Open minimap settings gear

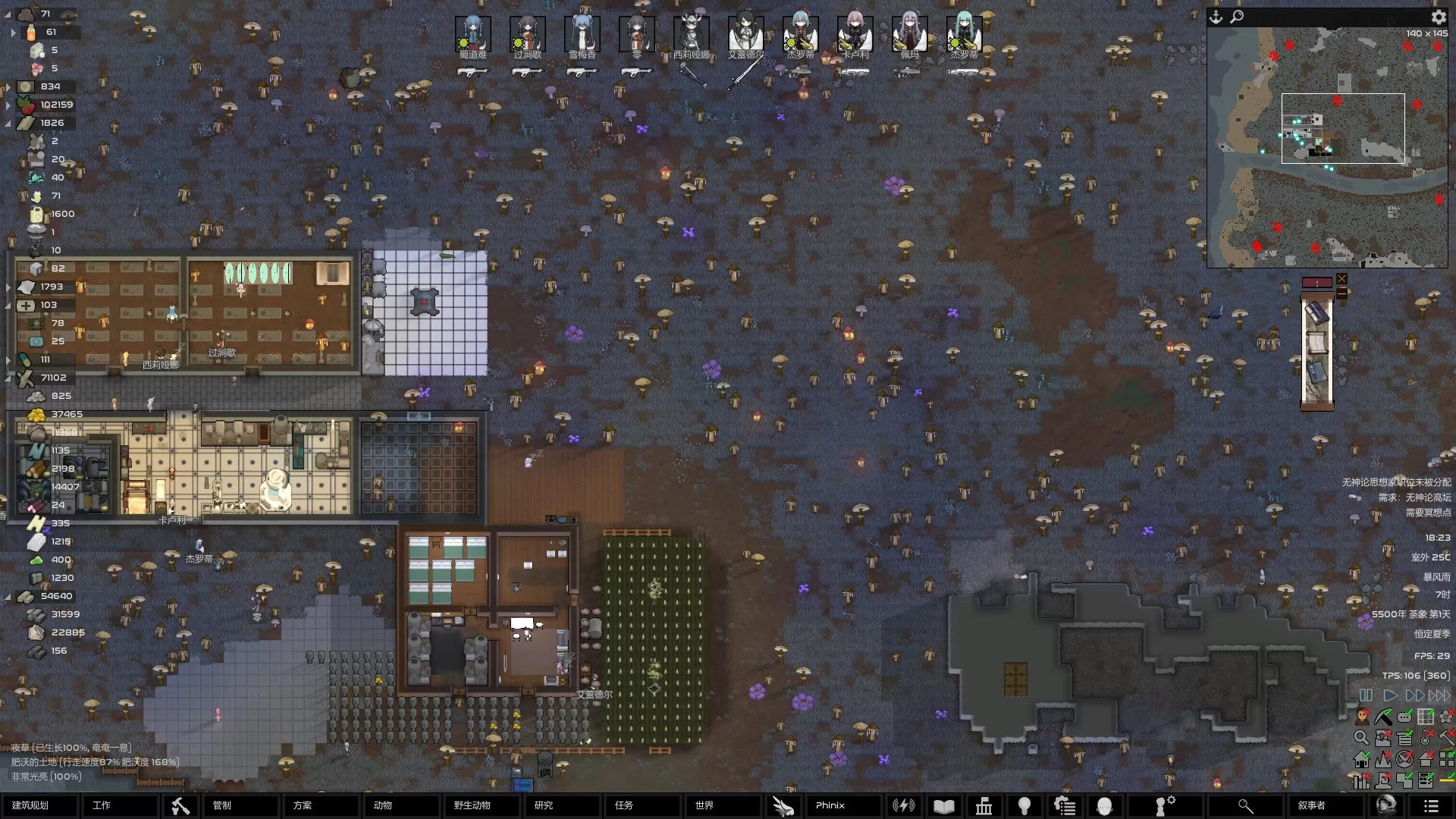[x=1439, y=17]
